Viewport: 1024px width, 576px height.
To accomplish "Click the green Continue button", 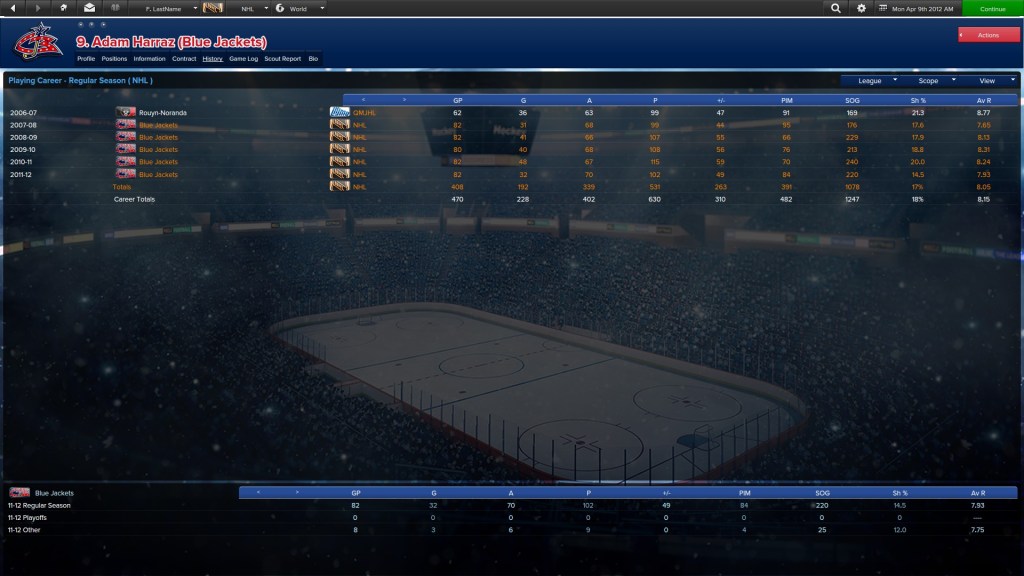I will tap(992, 8).
